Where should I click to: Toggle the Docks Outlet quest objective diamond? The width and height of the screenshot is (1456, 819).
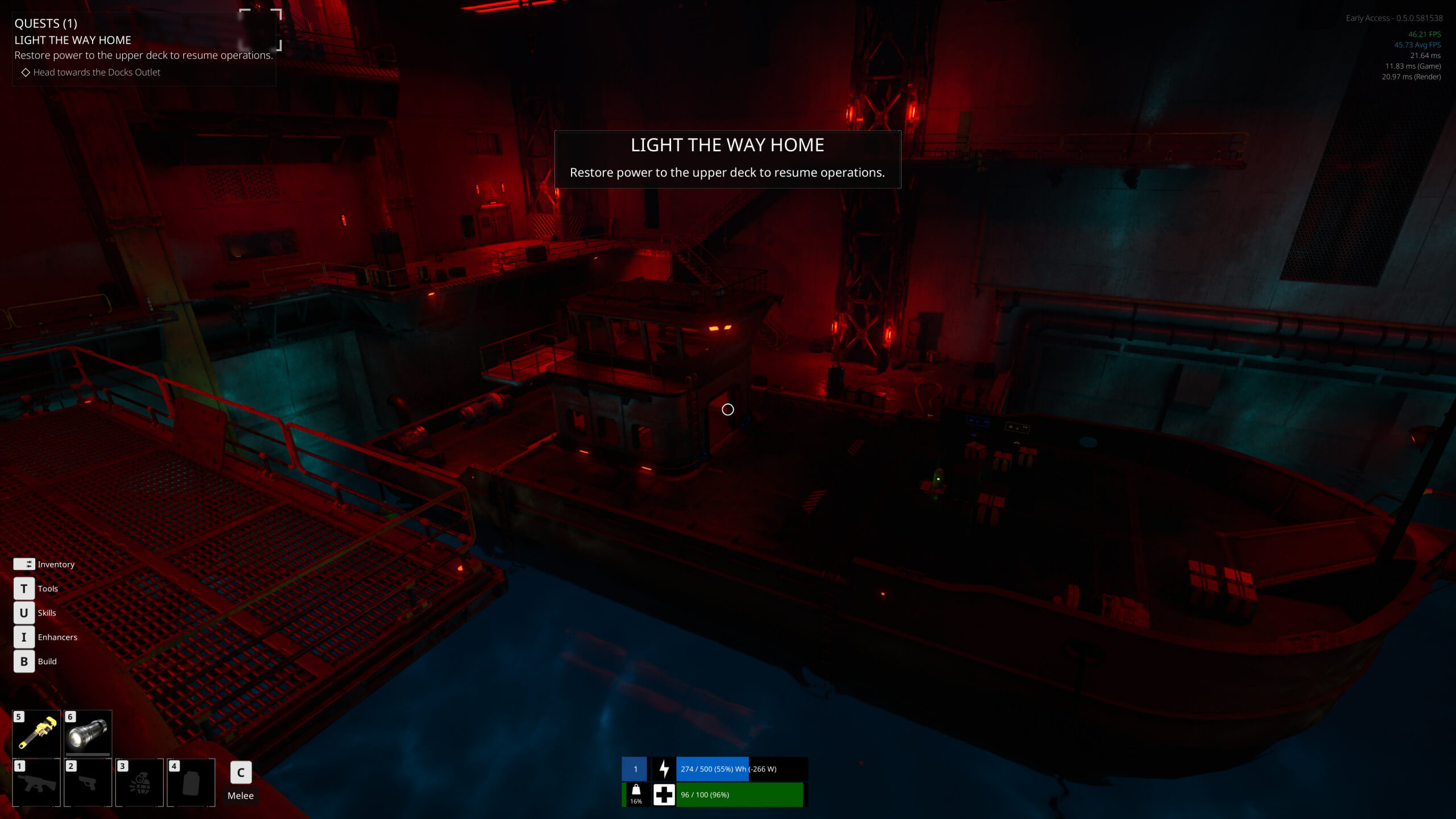[x=26, y=72]
